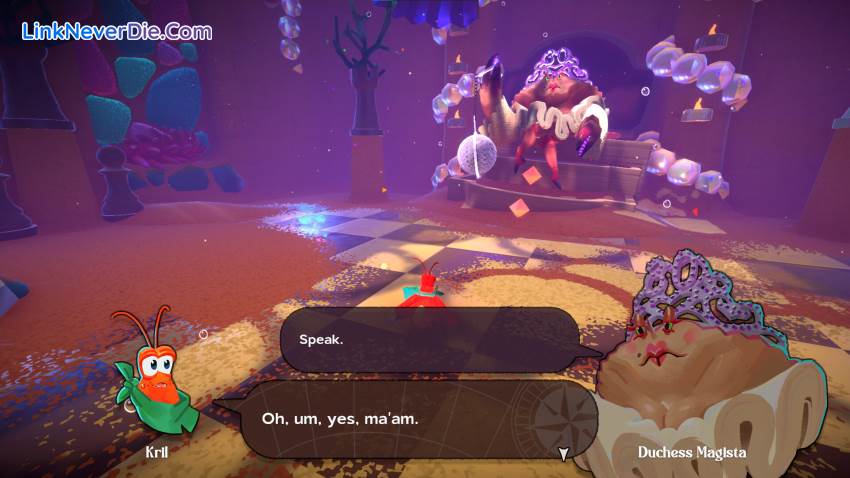This screenshot has width=850, height=478.
Task: Click Kril's "Oh, um, yes, ma'am." dialogue bubble
Action: pos(400,418)
